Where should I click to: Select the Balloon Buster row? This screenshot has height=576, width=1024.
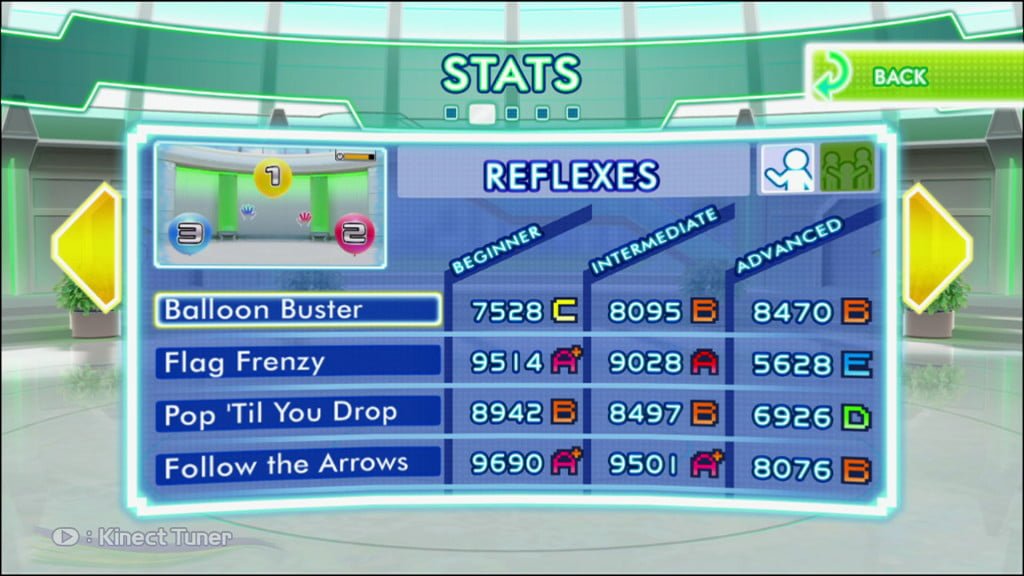pos(298,310)
